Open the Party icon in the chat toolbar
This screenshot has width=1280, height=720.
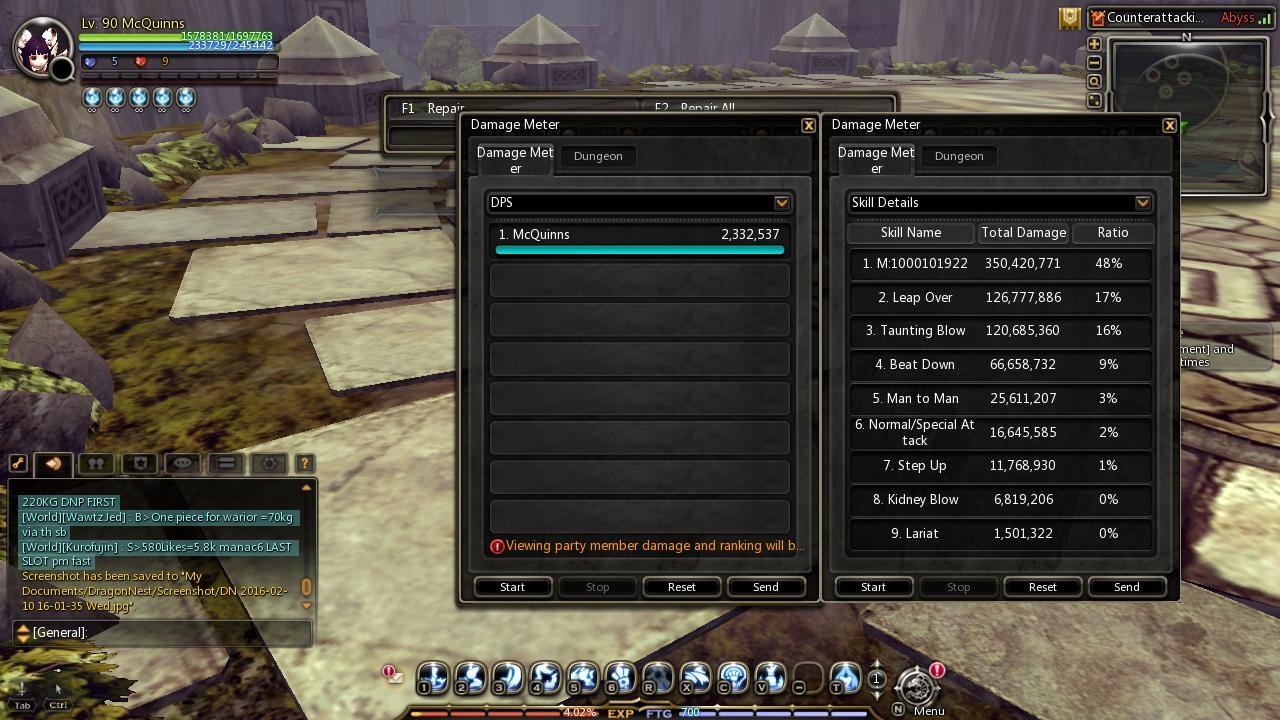coord(95,463)
